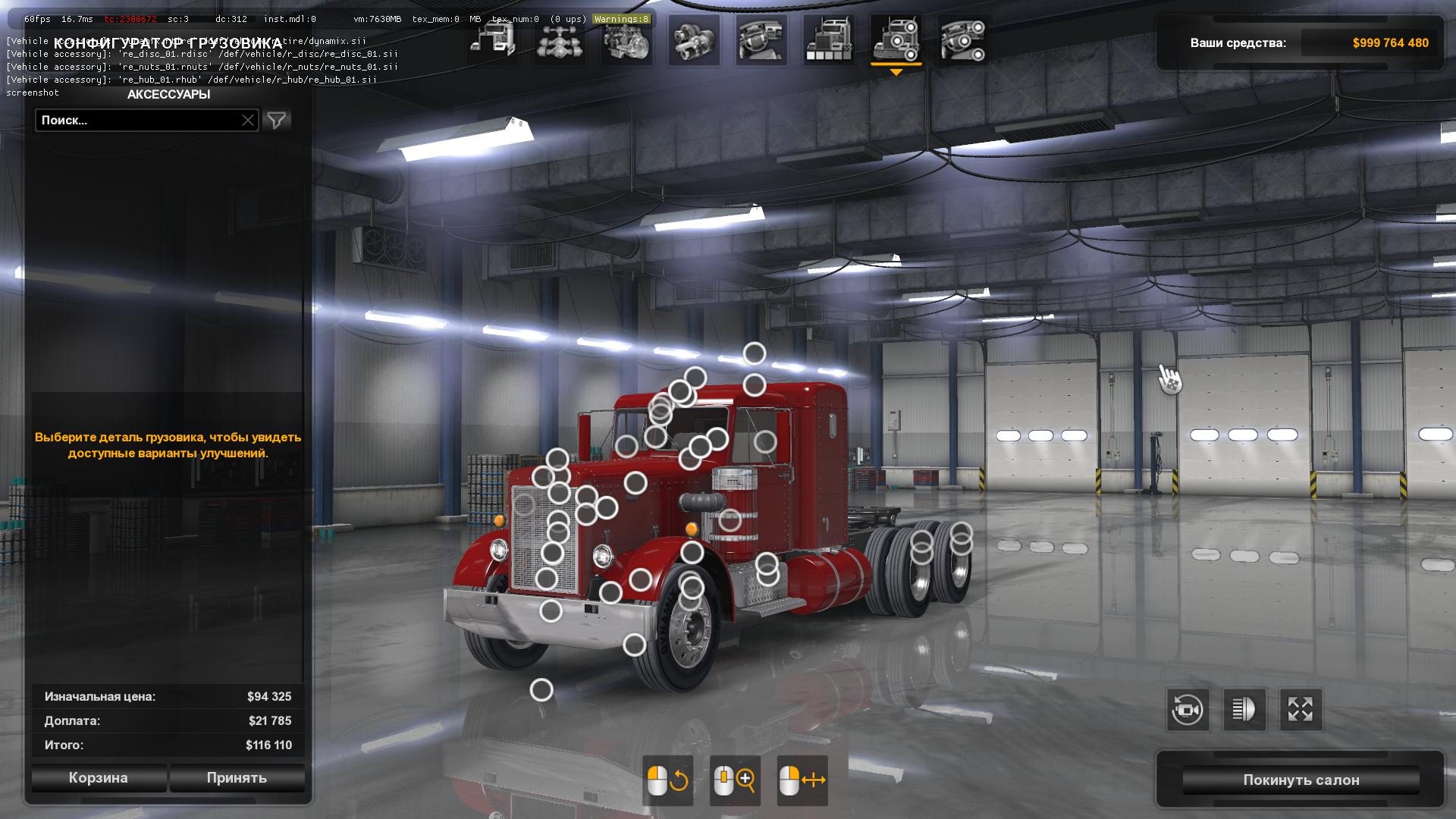Open the interior accessories tab
This screenshot has height=819, width=1456.
point(962,39)
